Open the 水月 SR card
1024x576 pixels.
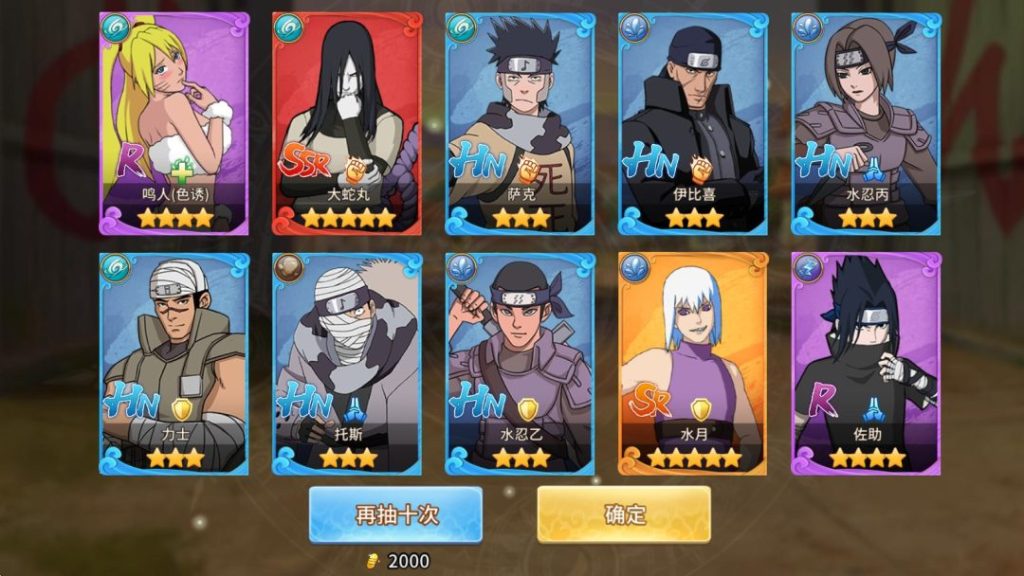click(693, 362)
